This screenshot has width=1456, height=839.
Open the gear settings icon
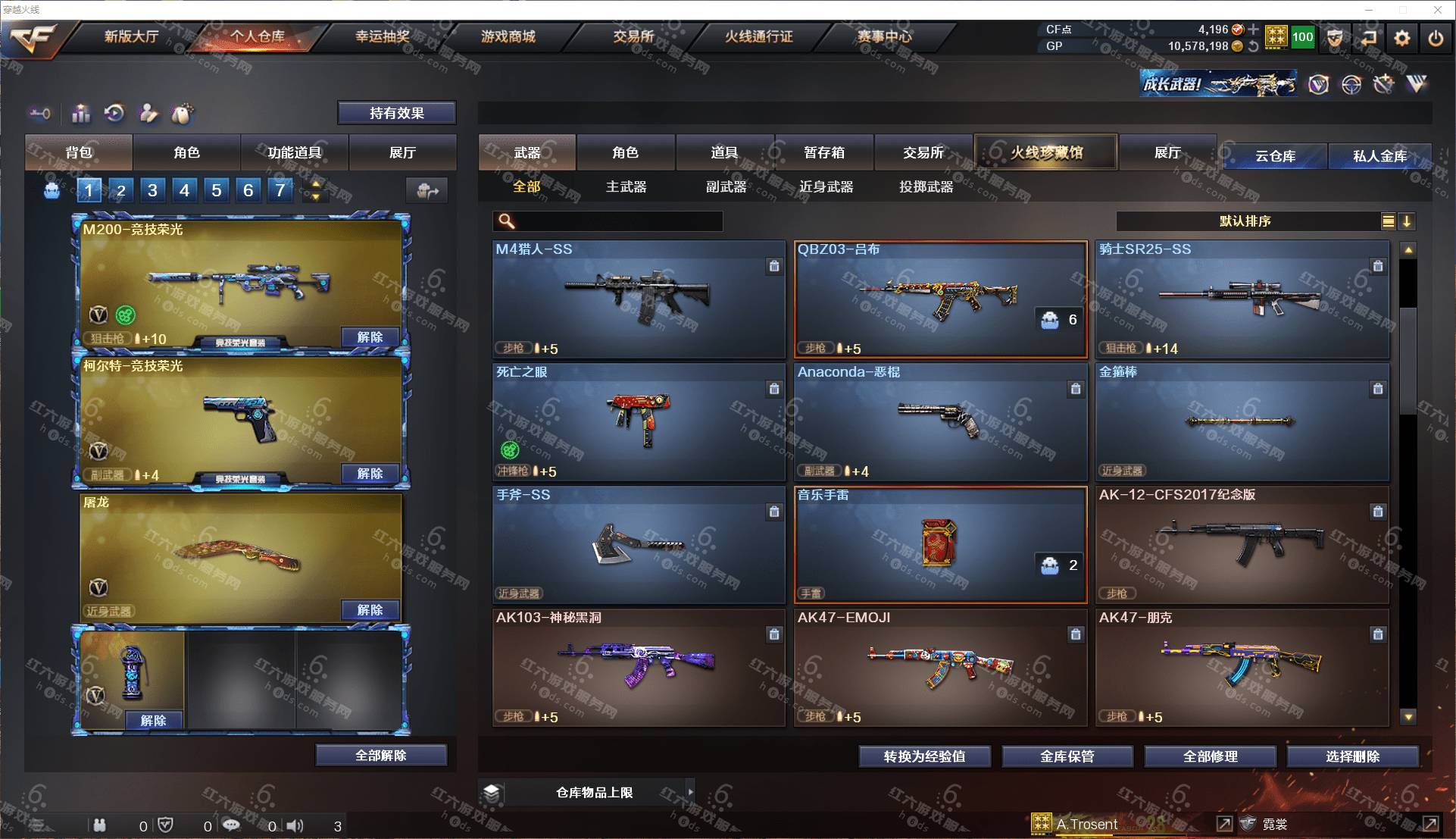click(x=1402, y=38)
